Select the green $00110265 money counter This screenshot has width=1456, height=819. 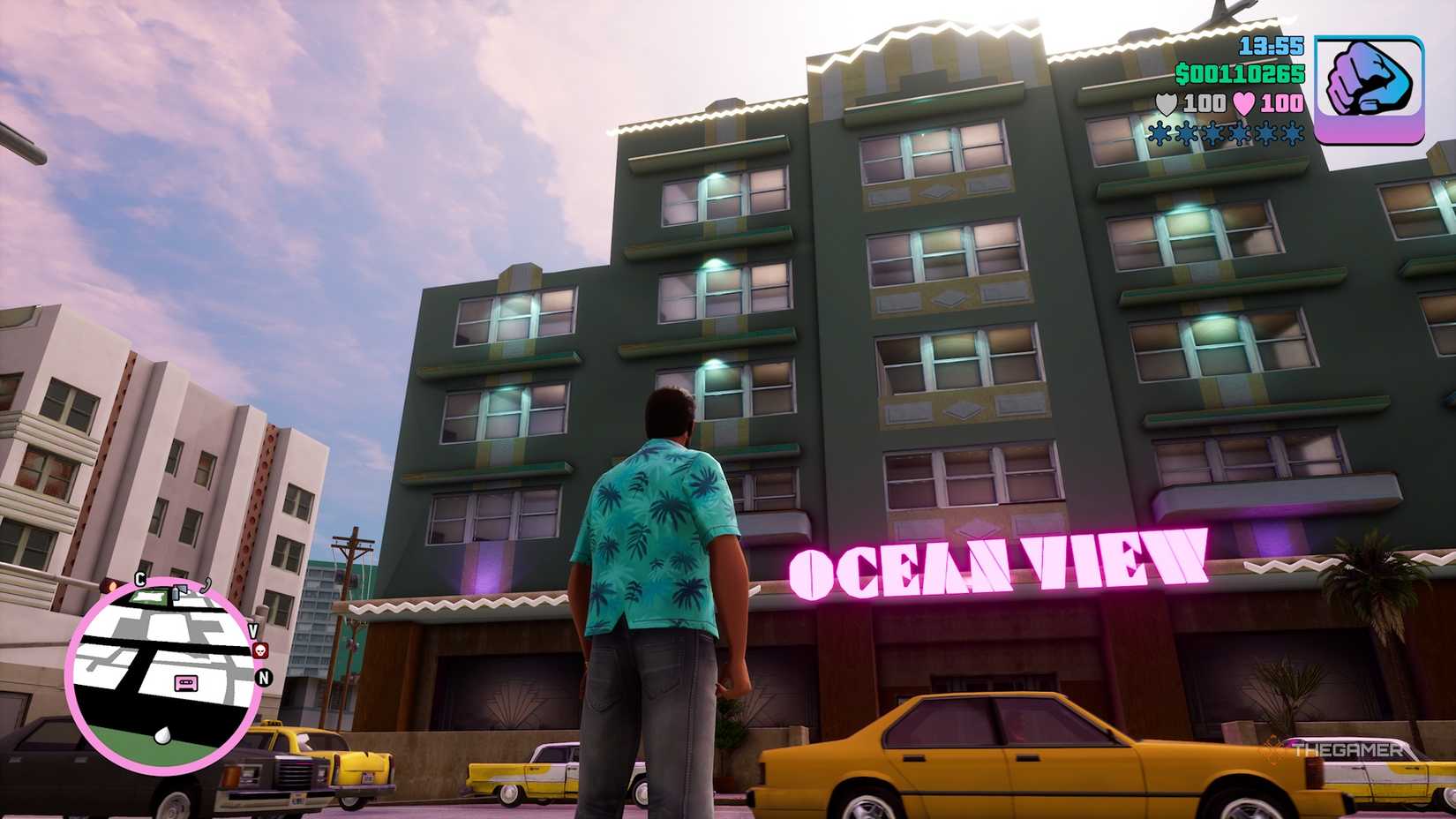click(1241, 74)
